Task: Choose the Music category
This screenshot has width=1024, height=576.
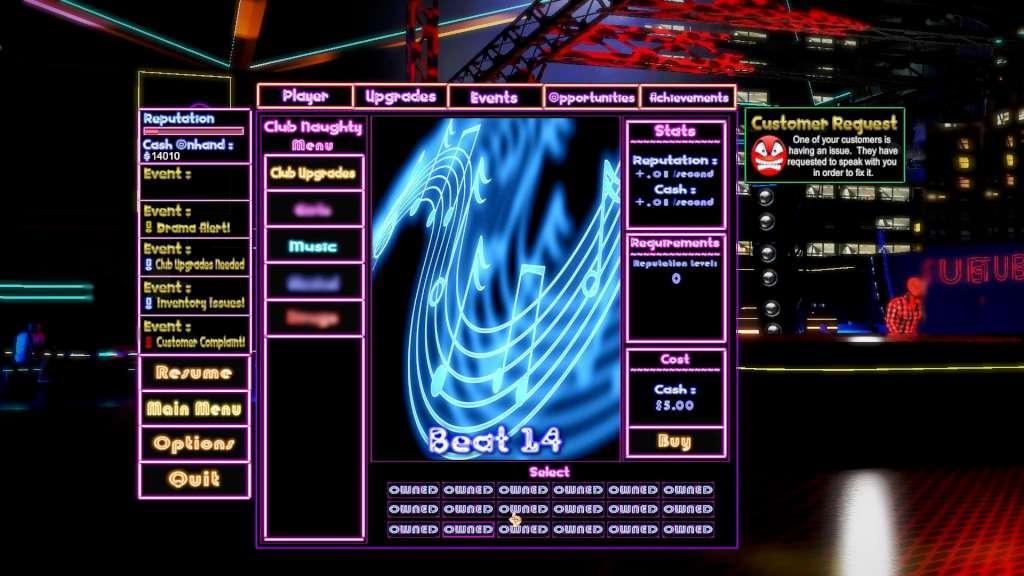Action: (x=313, y=246)
